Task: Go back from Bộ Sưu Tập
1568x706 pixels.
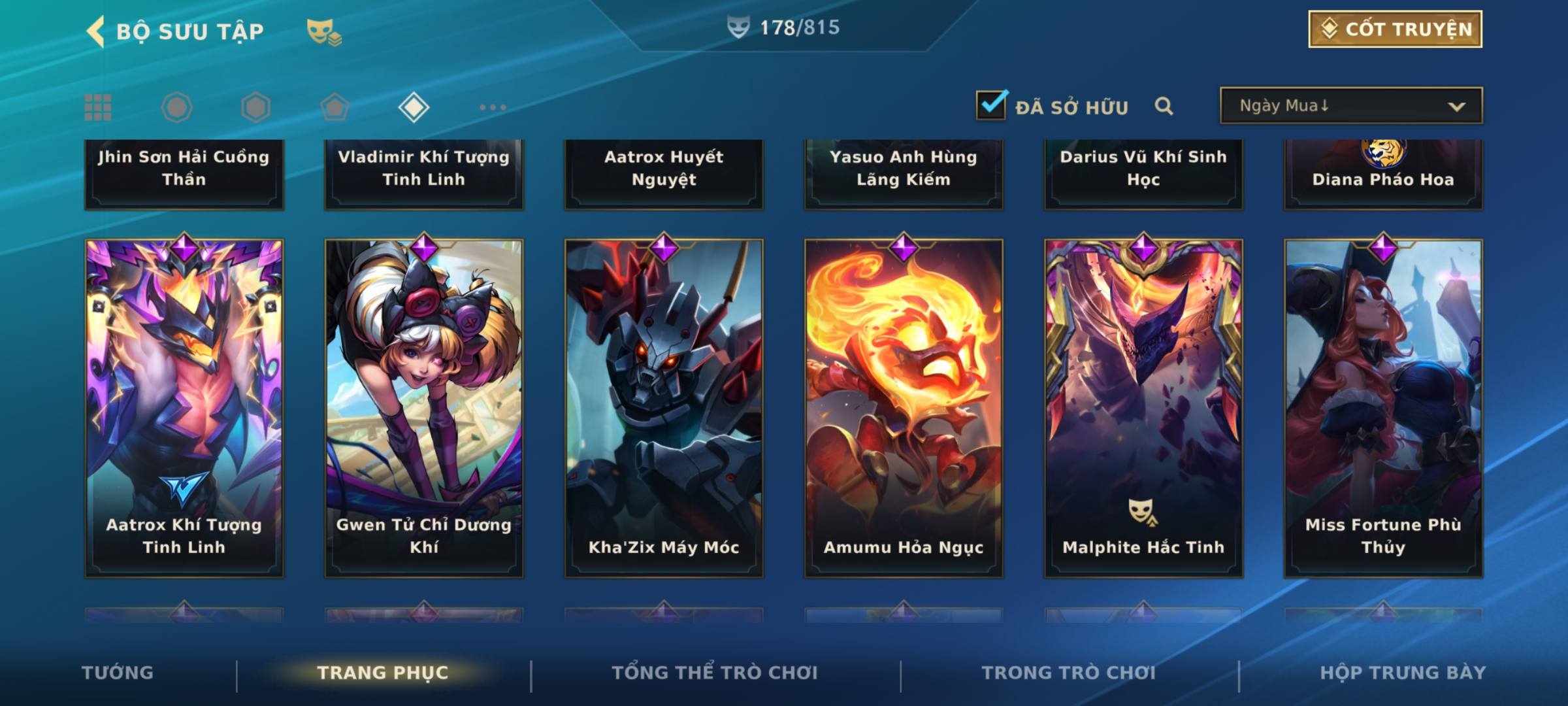Action: pyautogui.click(x=96, y=31)
